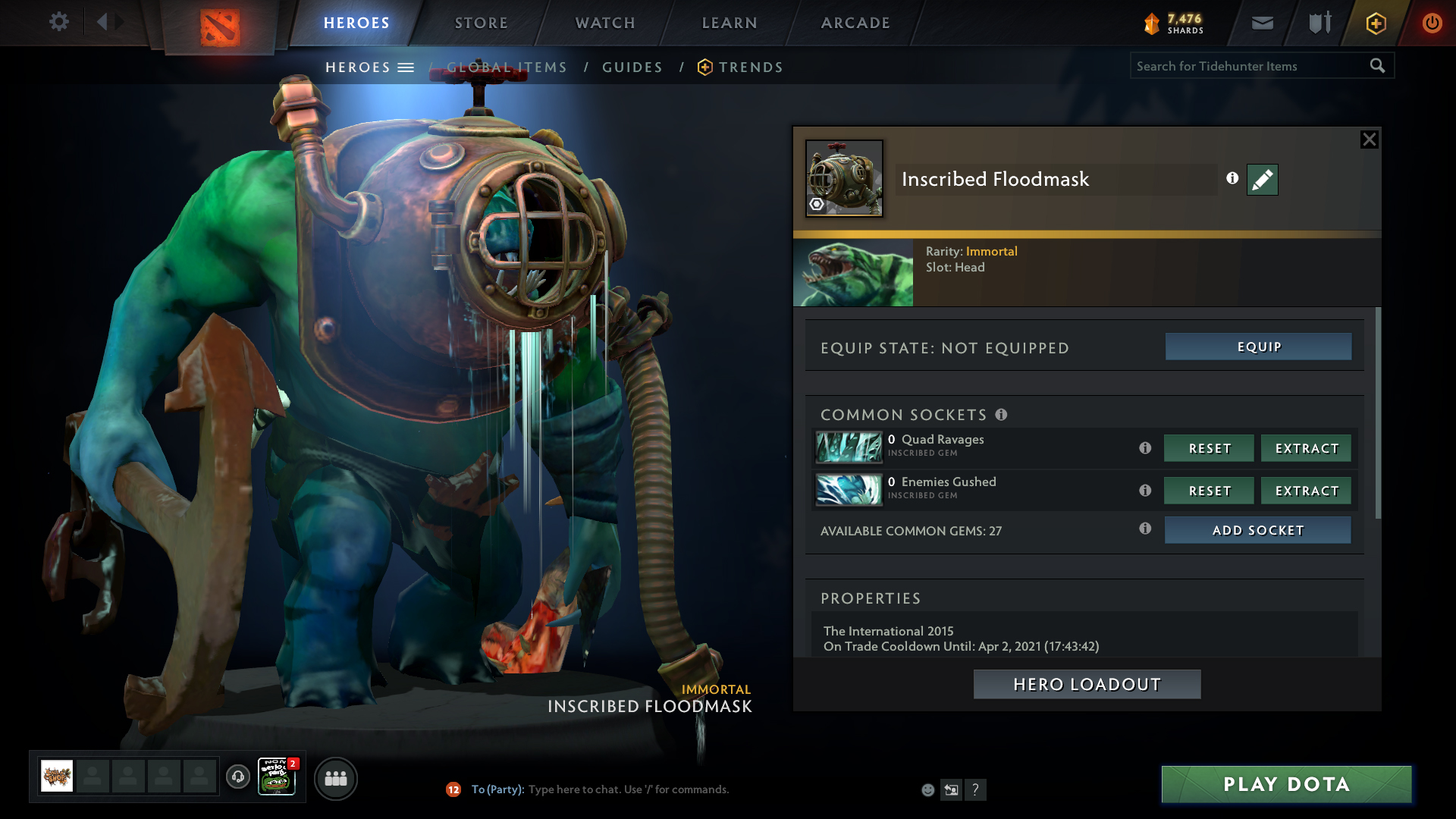
Task: Close the Inscribed Floodmask panel
Action: click(1369, 140)
